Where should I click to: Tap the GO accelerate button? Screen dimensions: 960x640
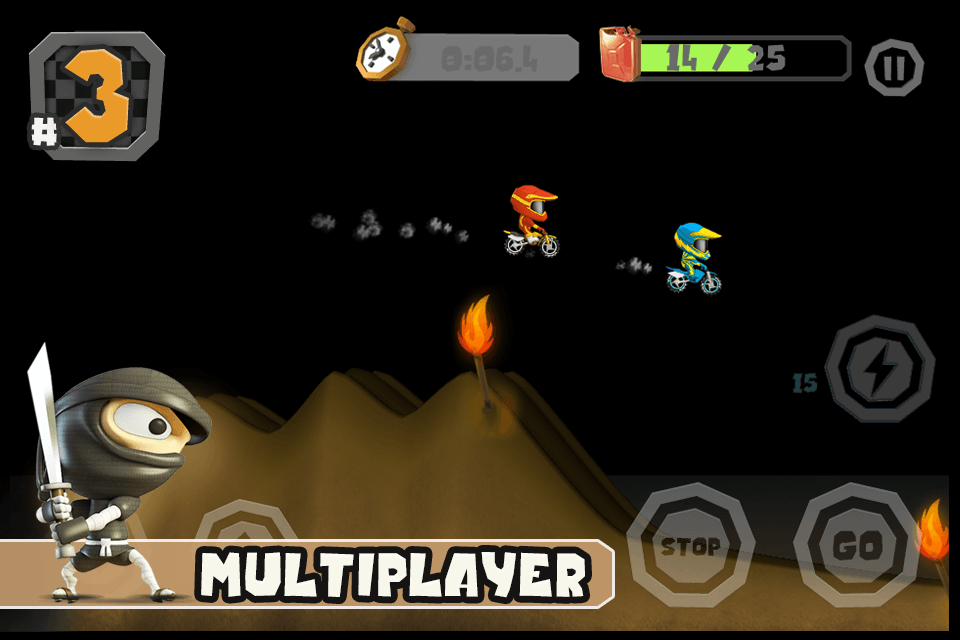856,545
